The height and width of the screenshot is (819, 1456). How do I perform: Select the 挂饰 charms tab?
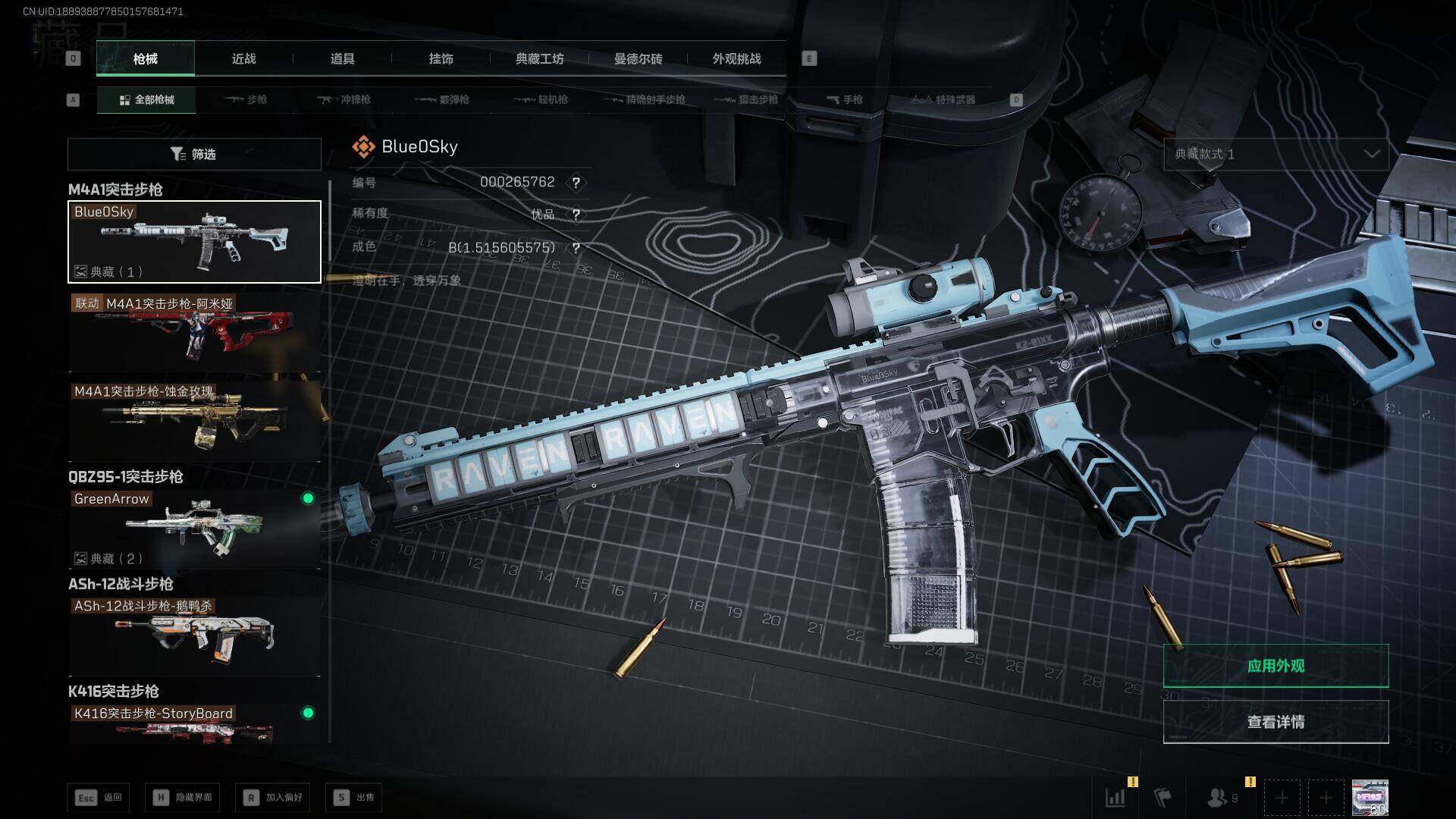[x=441, y=58]
